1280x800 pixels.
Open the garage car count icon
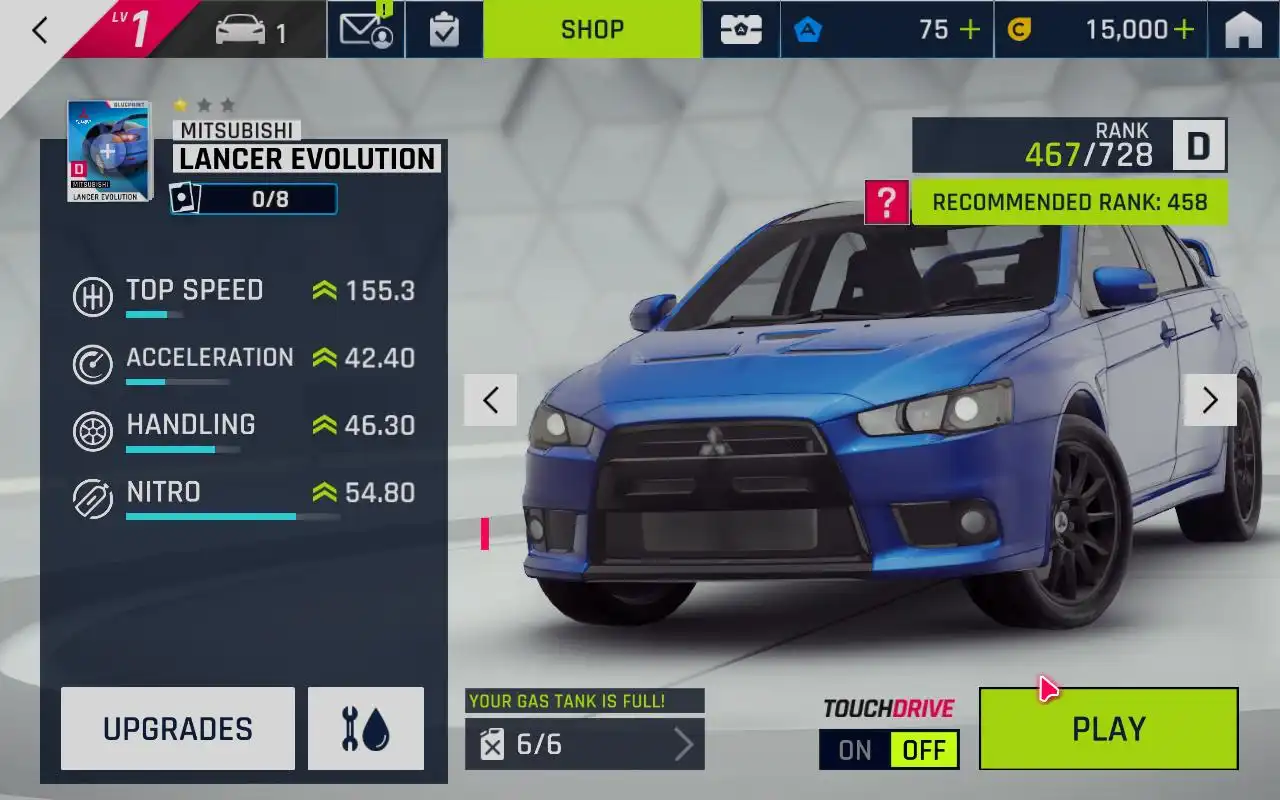click(251, 30)
